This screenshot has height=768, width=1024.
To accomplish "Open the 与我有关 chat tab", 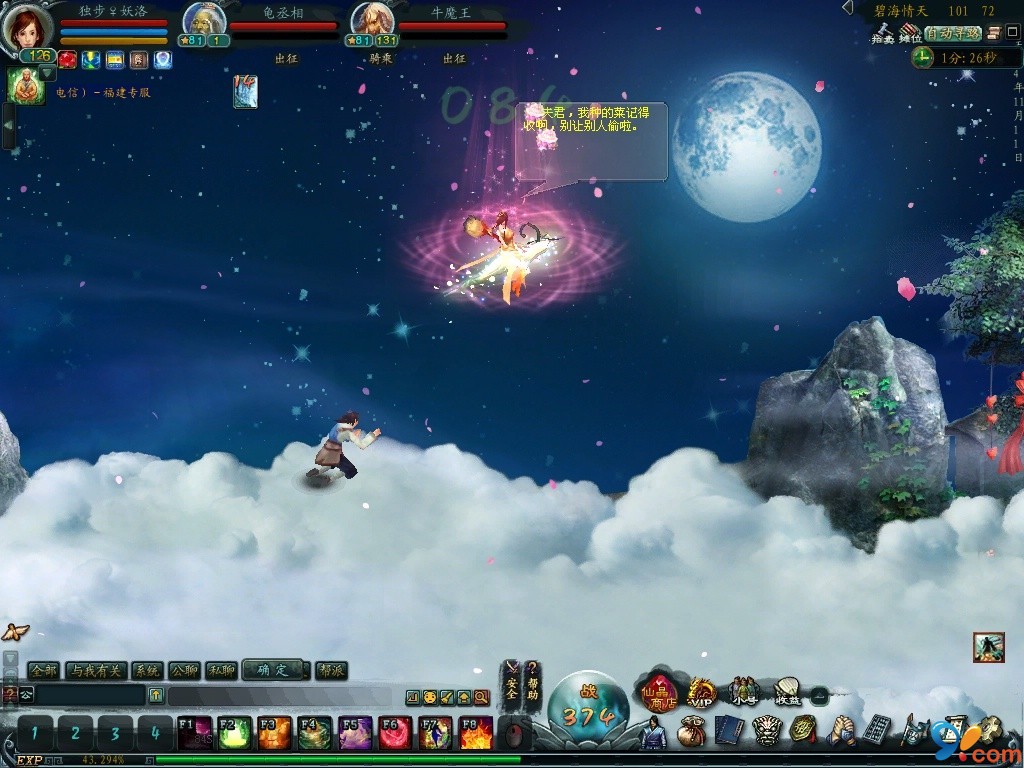I will pos(95,670).
